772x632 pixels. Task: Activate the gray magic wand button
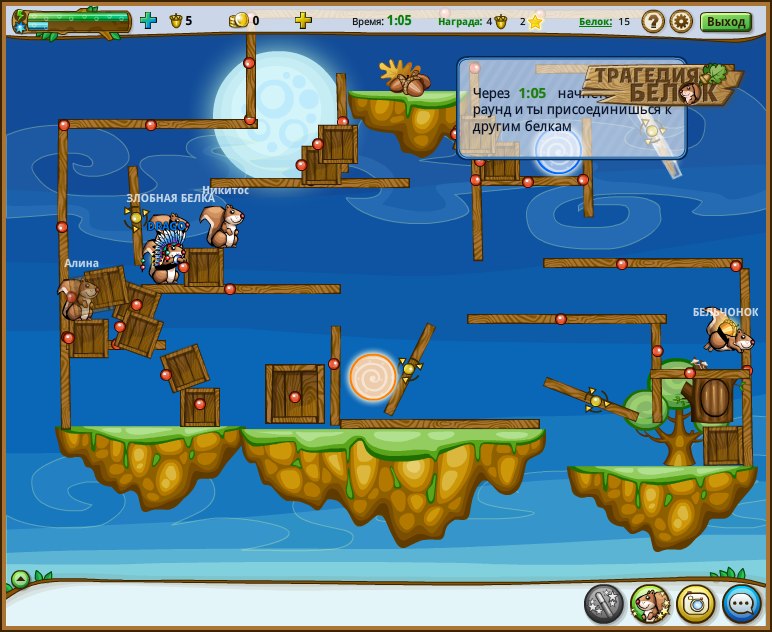coord(604,603)
